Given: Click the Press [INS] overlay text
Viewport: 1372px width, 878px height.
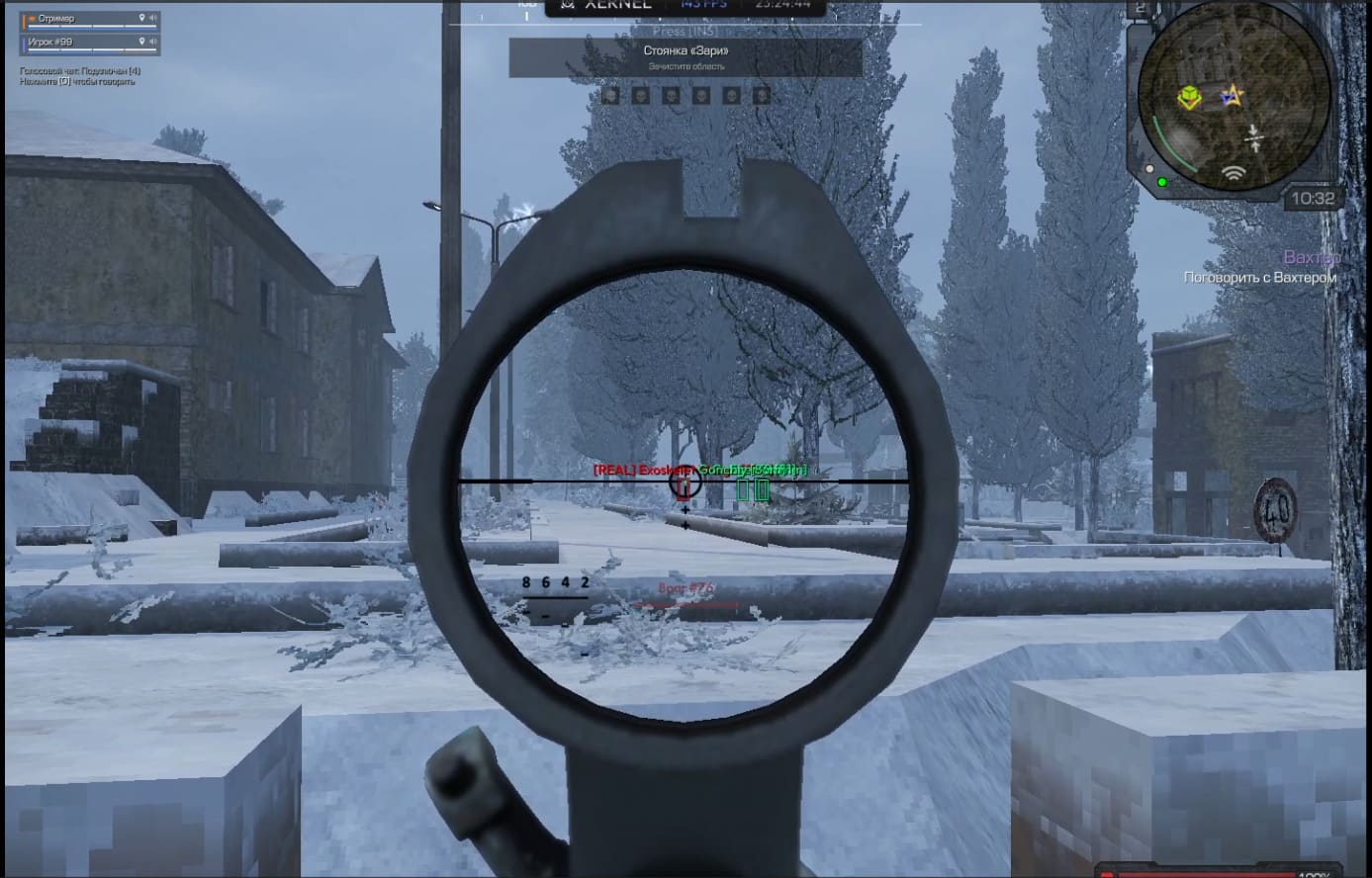Looking at the screenshot, I should [x=685, y=29].
